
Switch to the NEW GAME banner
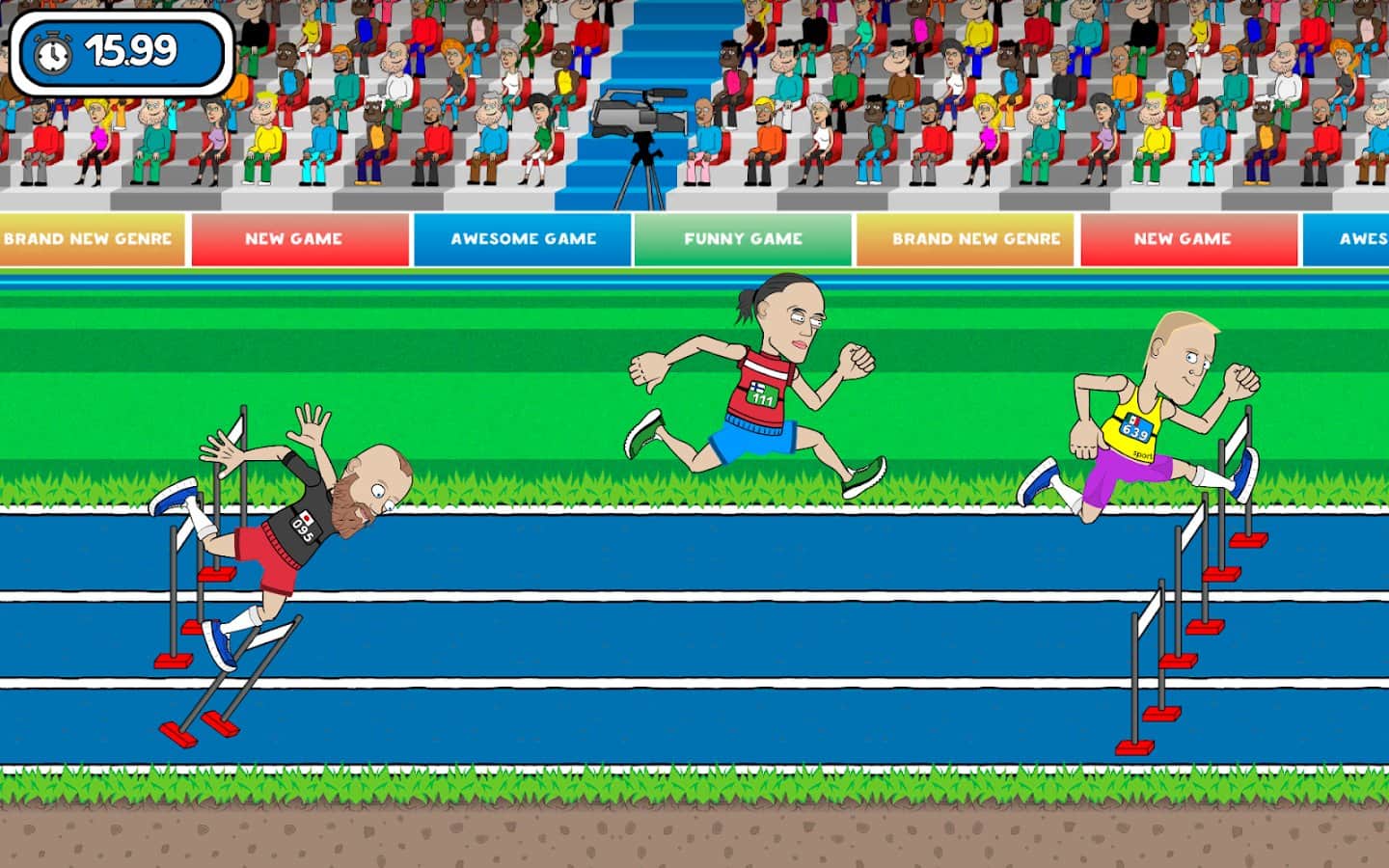(299, 238)
